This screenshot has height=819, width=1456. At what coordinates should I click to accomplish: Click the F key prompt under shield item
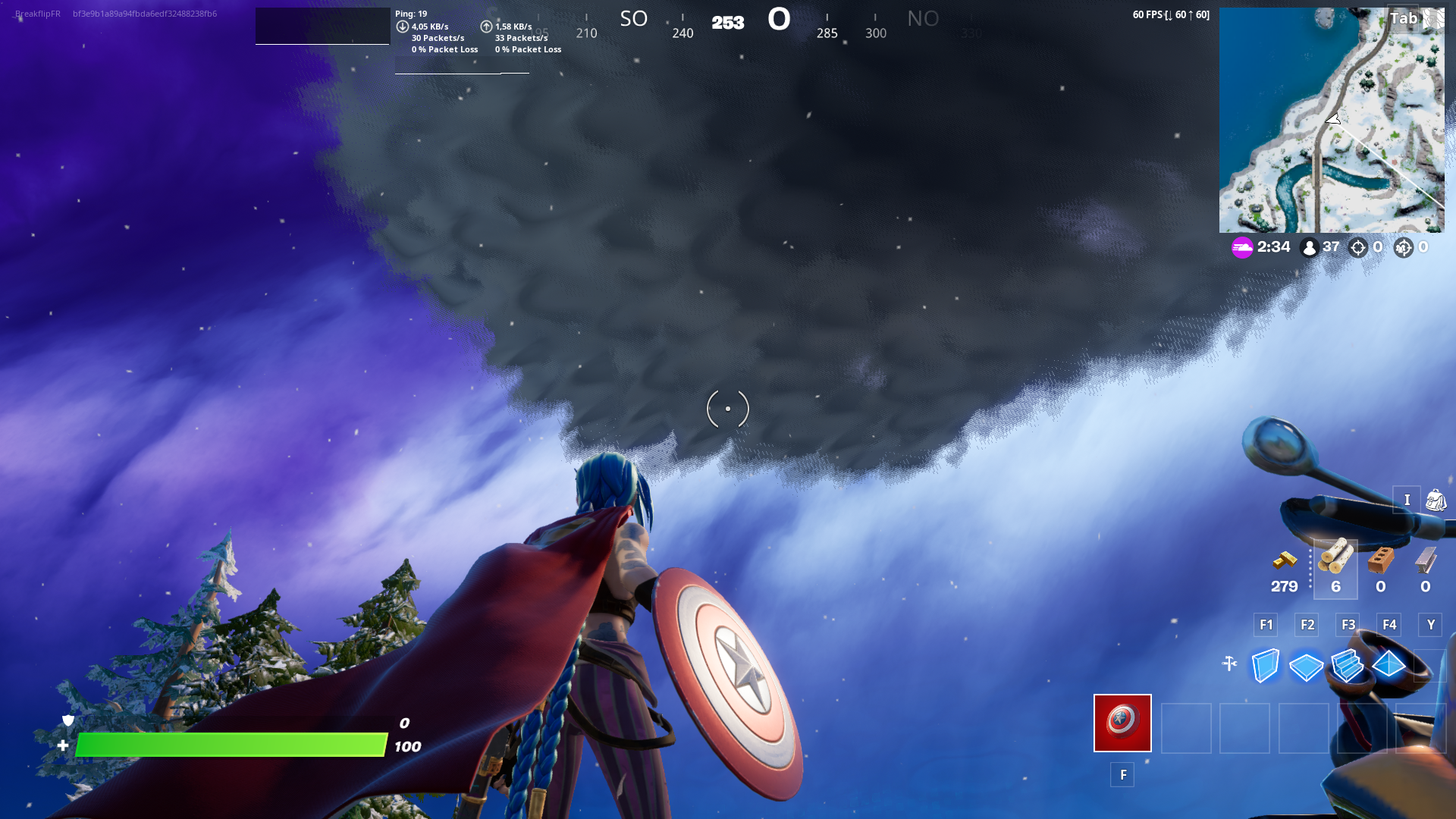click(x=1122, y=774)
